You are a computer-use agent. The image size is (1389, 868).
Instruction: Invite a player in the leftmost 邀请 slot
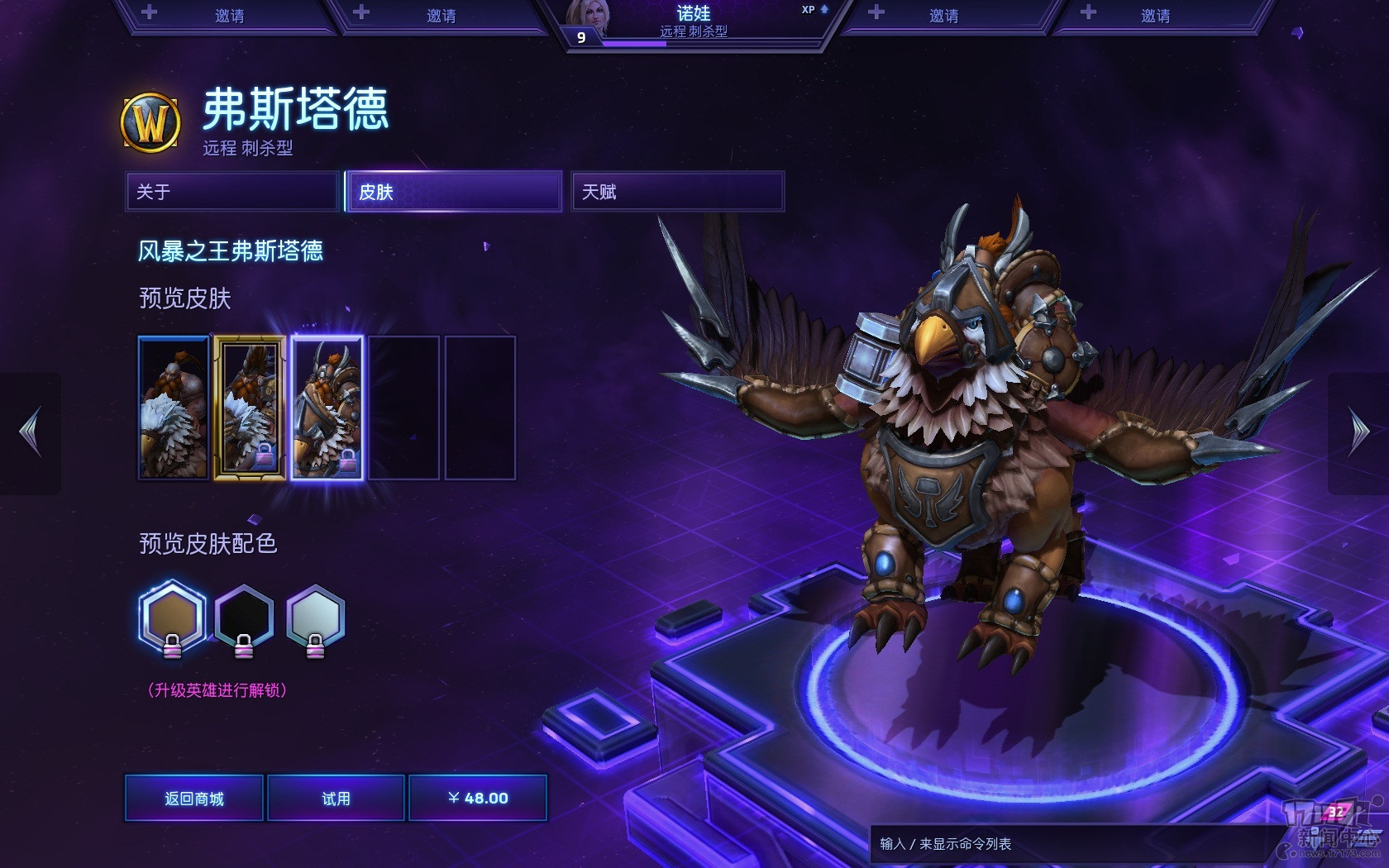229,16
